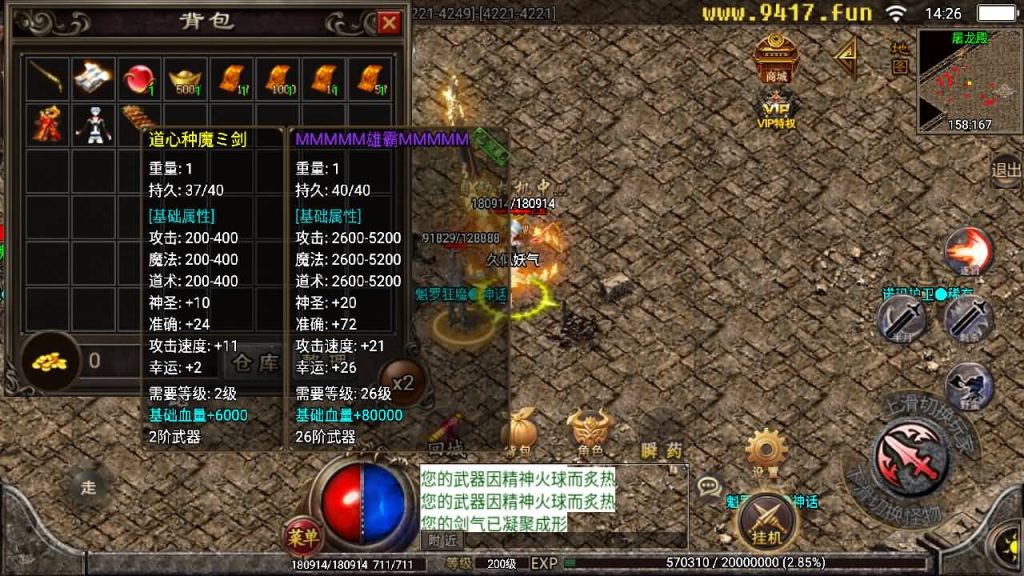Select the white robed costume item
The width and height of the screenshot is (1024, 576).
click(x=93, y=124)
